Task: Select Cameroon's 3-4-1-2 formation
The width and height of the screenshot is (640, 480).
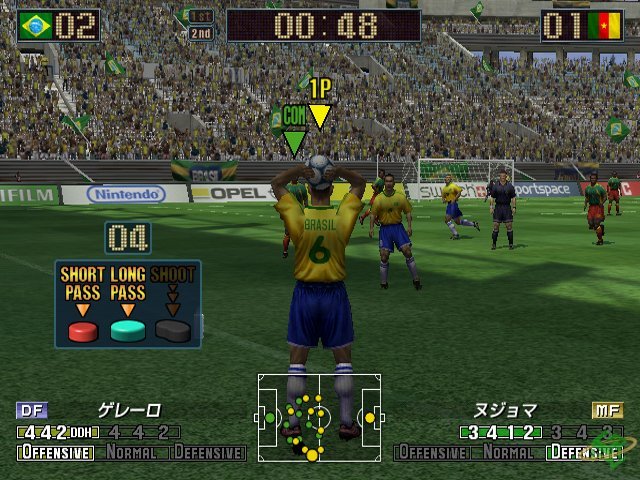Action: [x=499, y=433]
